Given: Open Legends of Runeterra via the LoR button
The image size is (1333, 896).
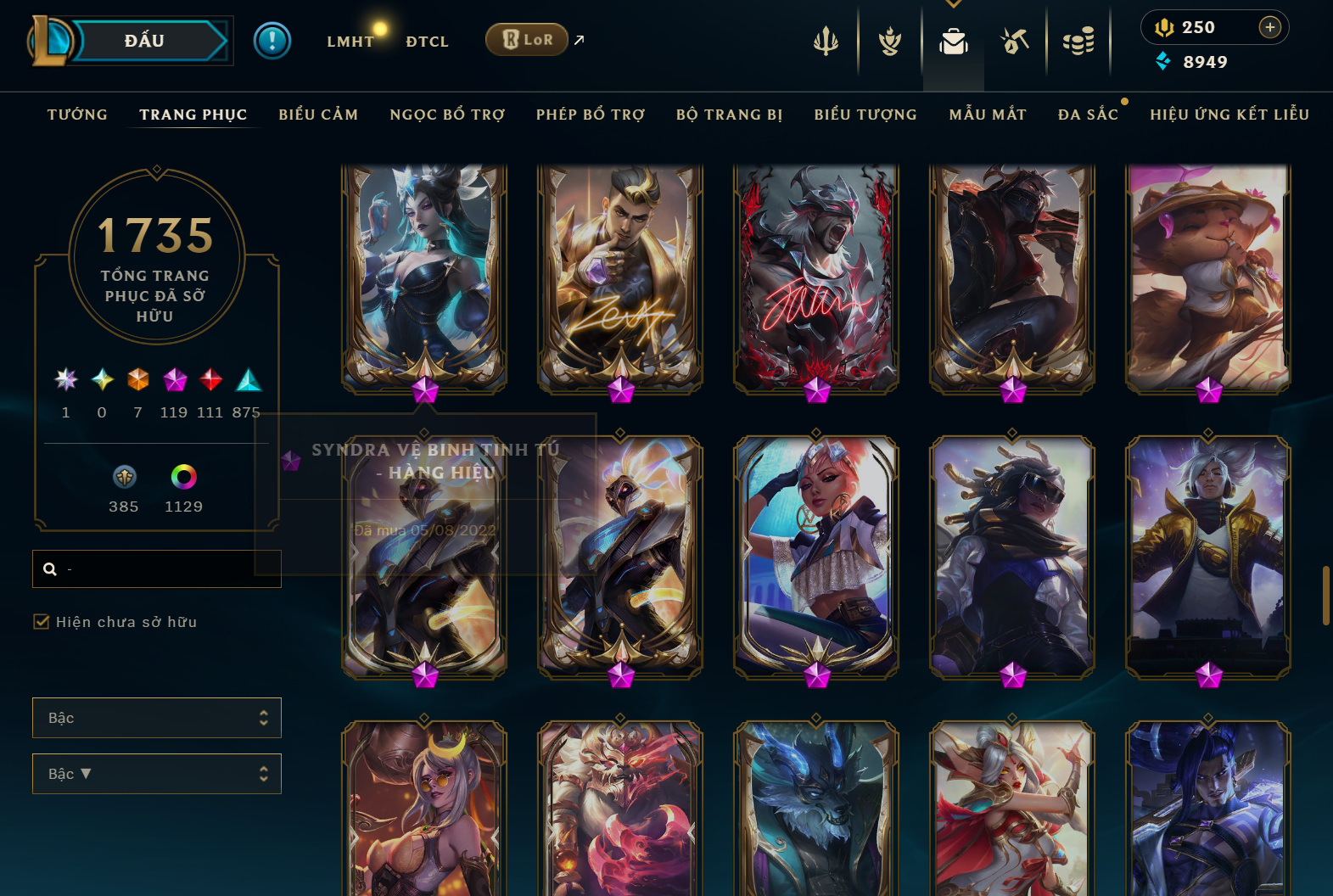Looking at the screenshot, I should [x=526, y=39].
